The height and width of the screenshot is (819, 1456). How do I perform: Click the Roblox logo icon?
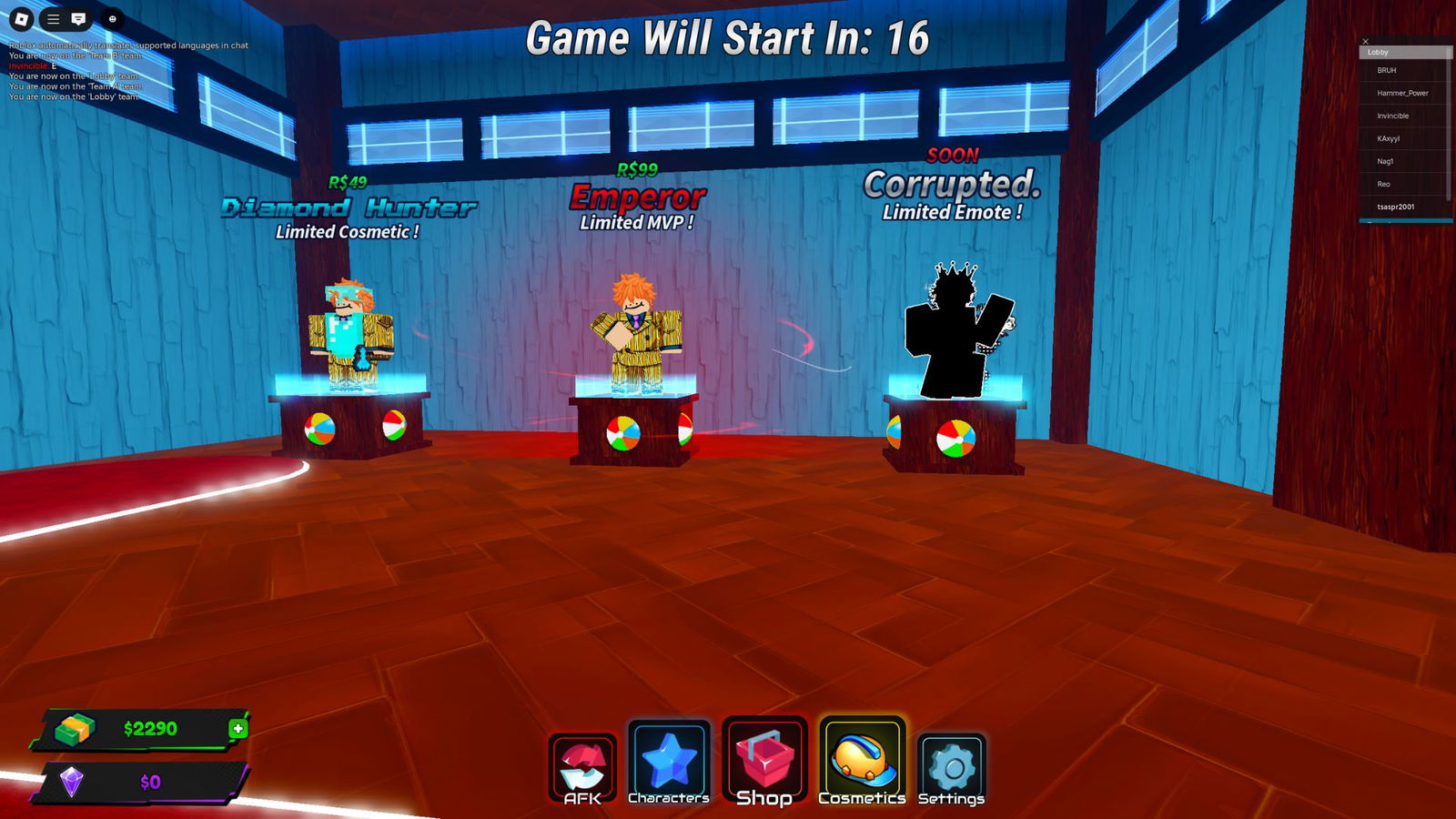point(22,18)
